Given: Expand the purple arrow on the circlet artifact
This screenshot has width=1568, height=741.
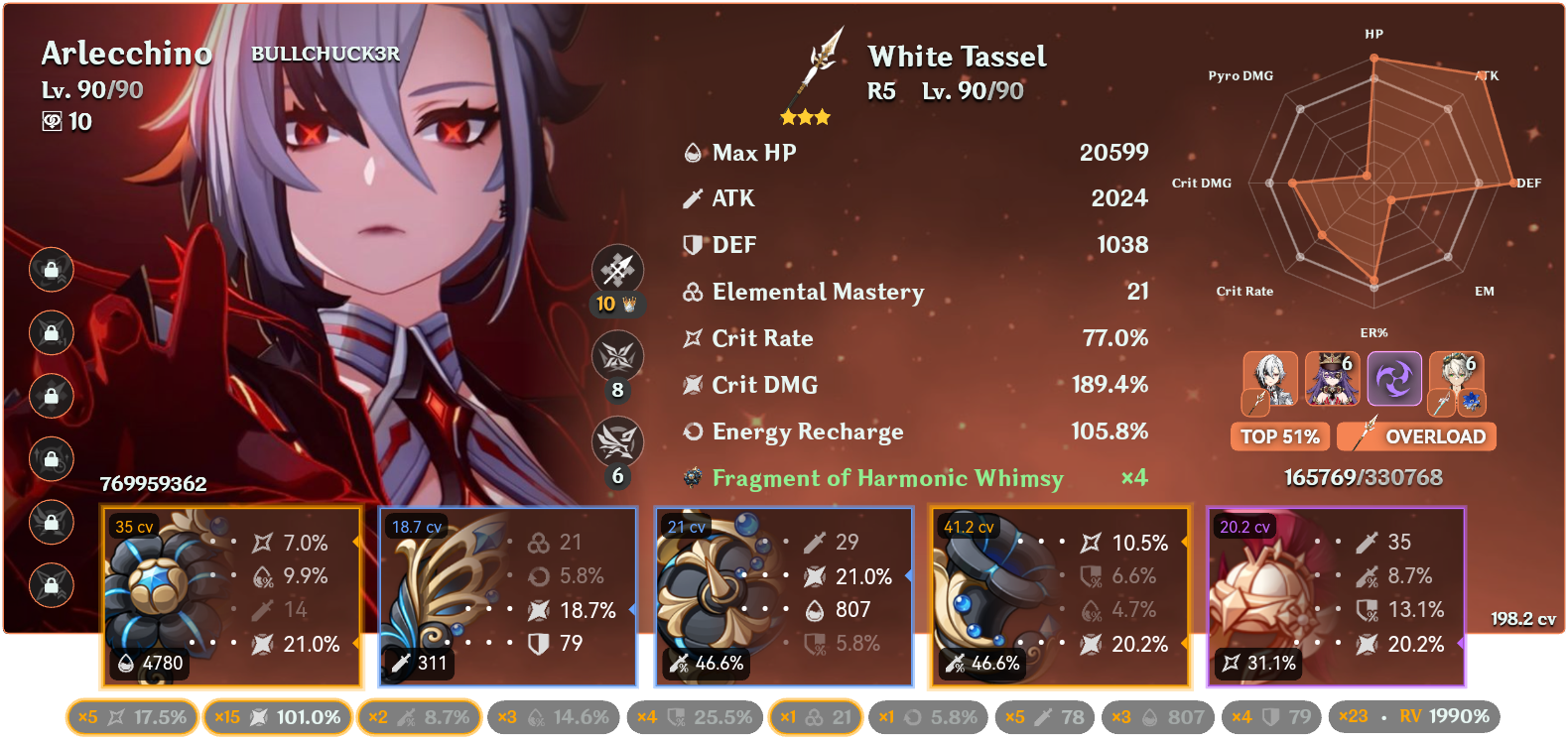Looking at the screenshot, I should click(x=1463, y=643).
